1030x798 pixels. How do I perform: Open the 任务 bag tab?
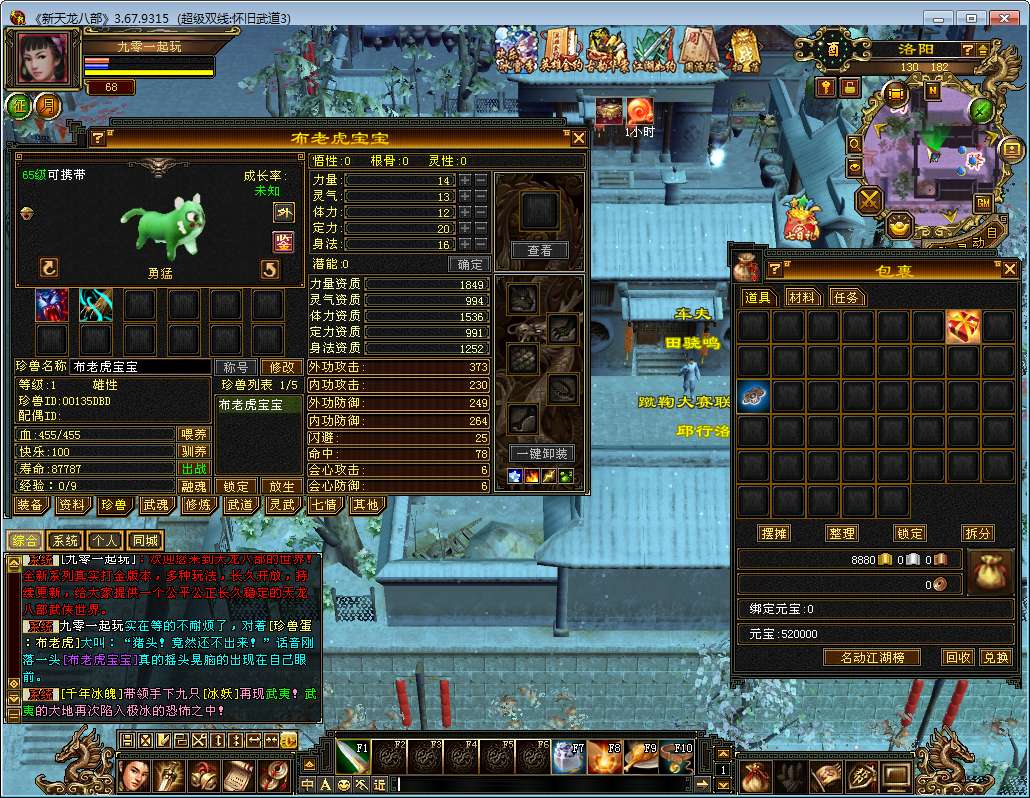(x=845, y=297)
